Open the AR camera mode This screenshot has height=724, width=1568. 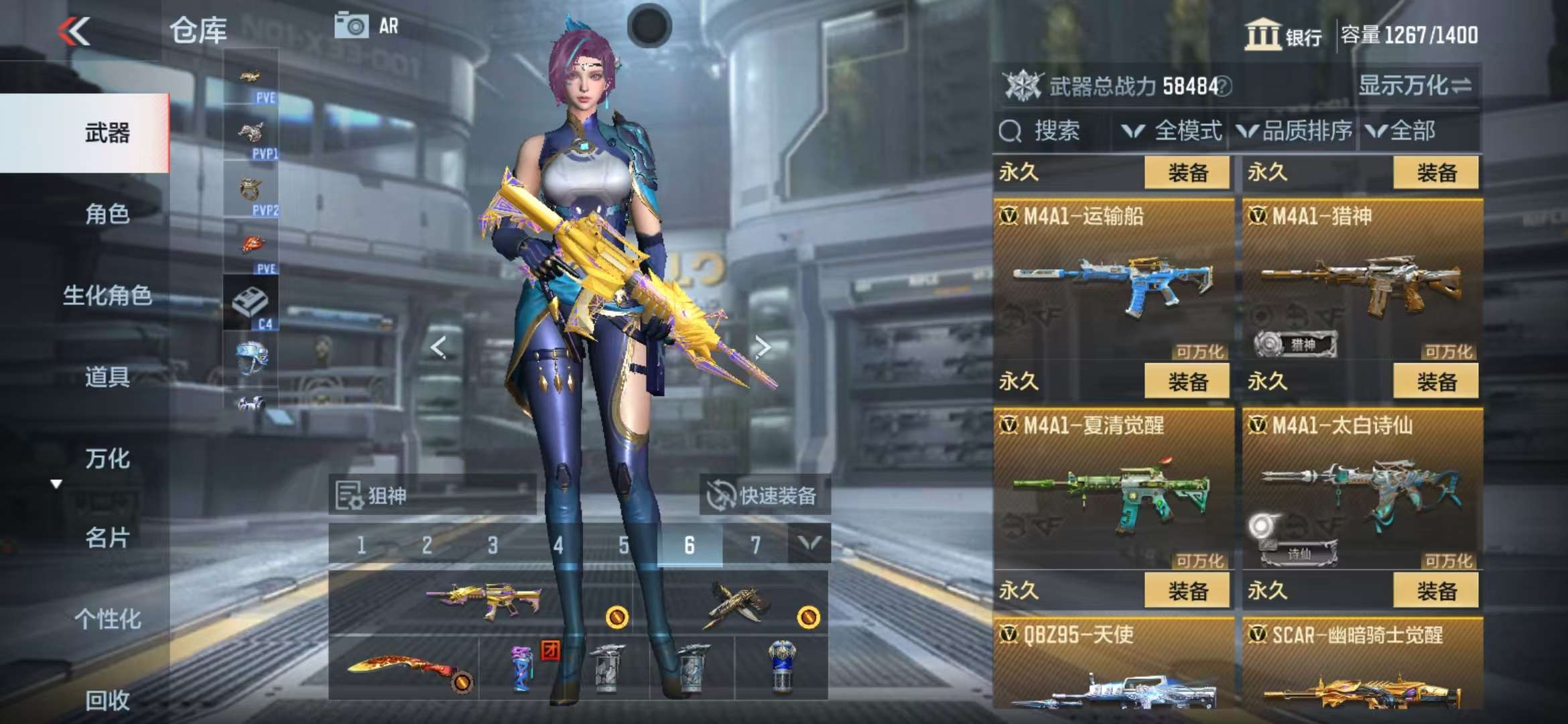[367, 26]
